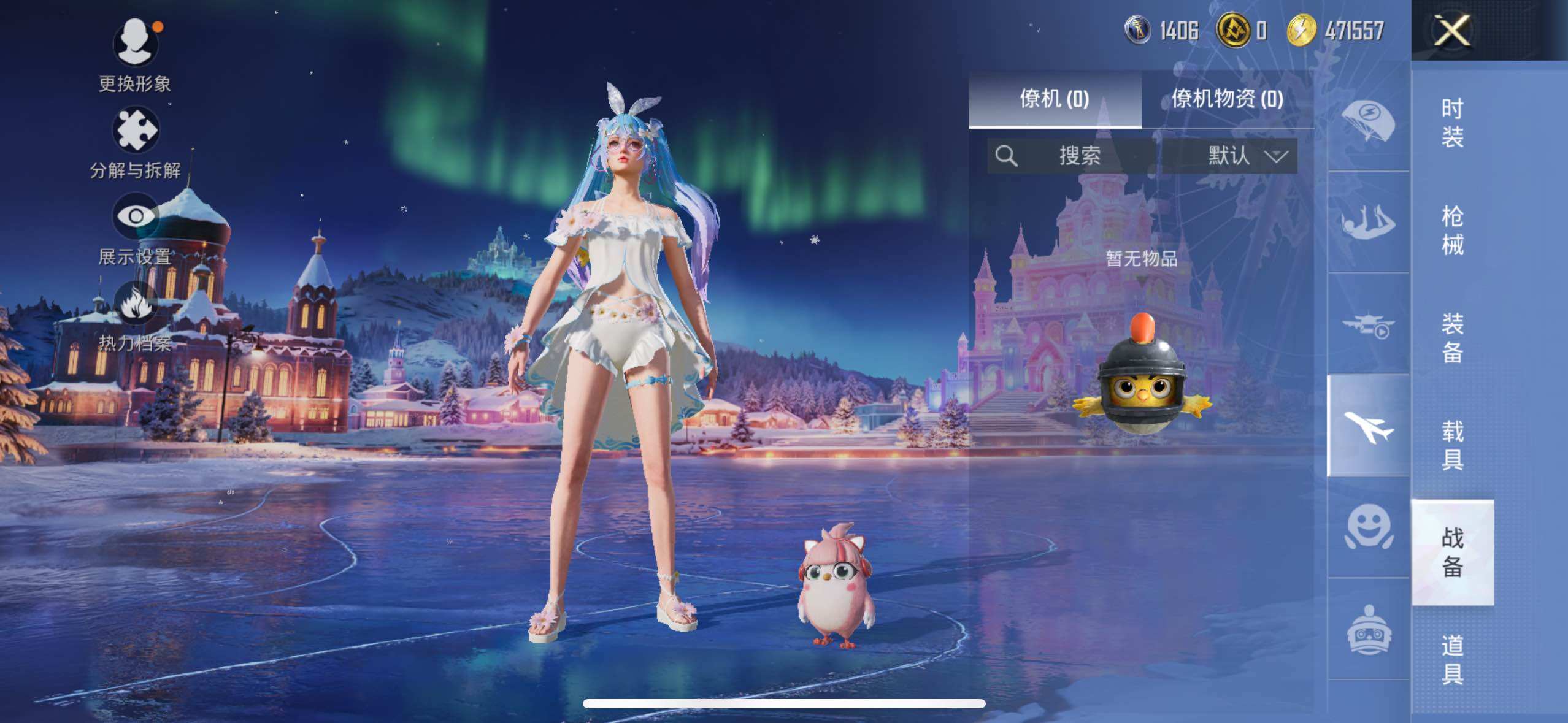Select the 战备 combat readiness category
The height and width of the screenshot is (723, 1568).
(x=1452, y=553)
